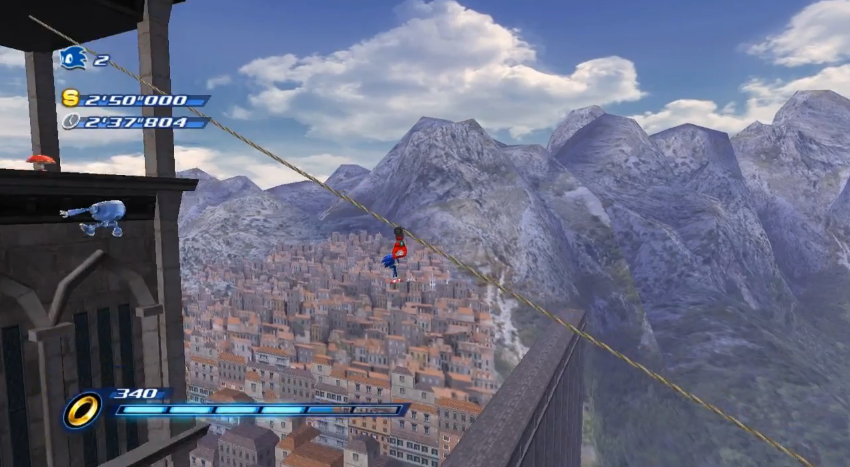Click the Sonic head lives icon
Screen dimensions: 850x467
[73, 58]
